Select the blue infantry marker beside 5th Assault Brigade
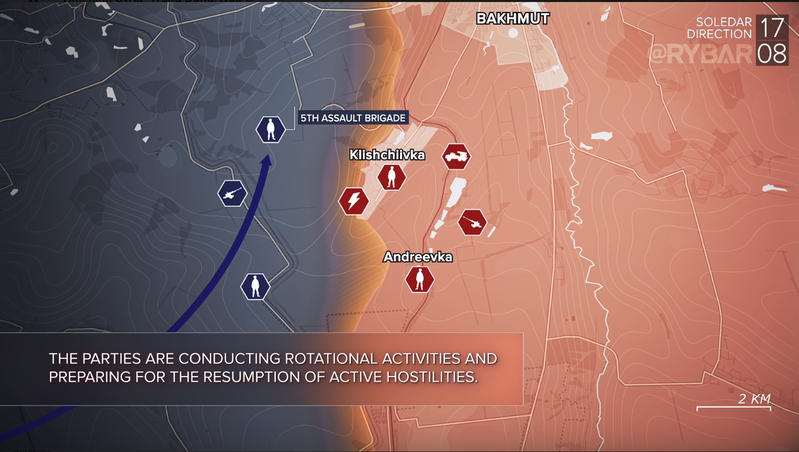The image size is (799, 452). 269,129
